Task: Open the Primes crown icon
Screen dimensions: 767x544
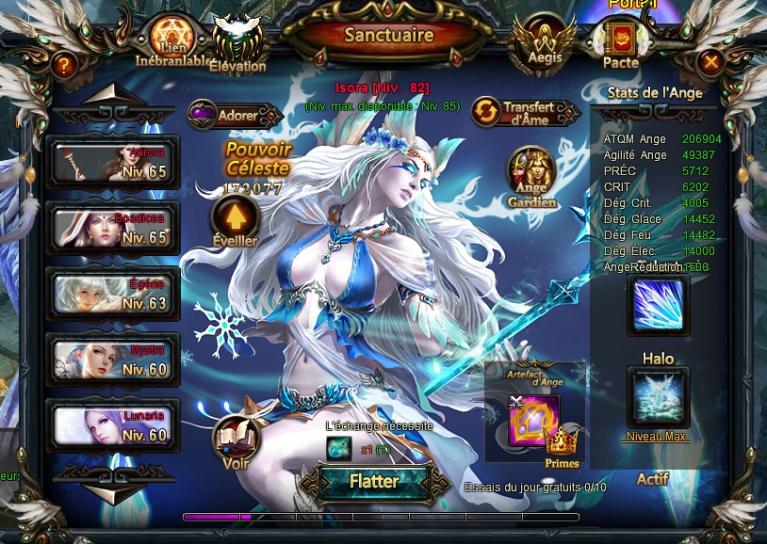Action: pos(562,443)
